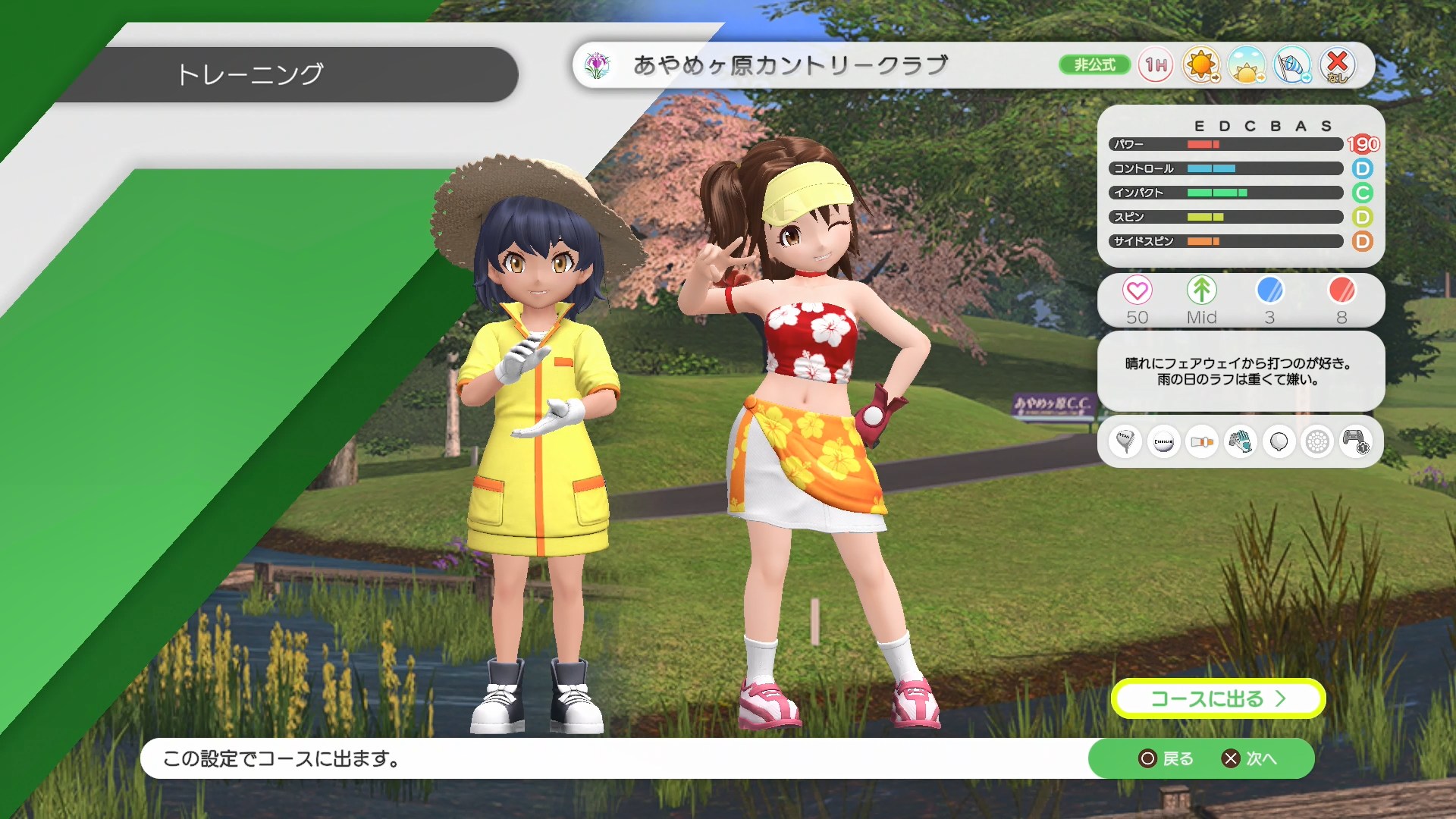Select the windsock wind condition icon
Viewport: 1456px width, 819px height.
tap(1292, 66)
